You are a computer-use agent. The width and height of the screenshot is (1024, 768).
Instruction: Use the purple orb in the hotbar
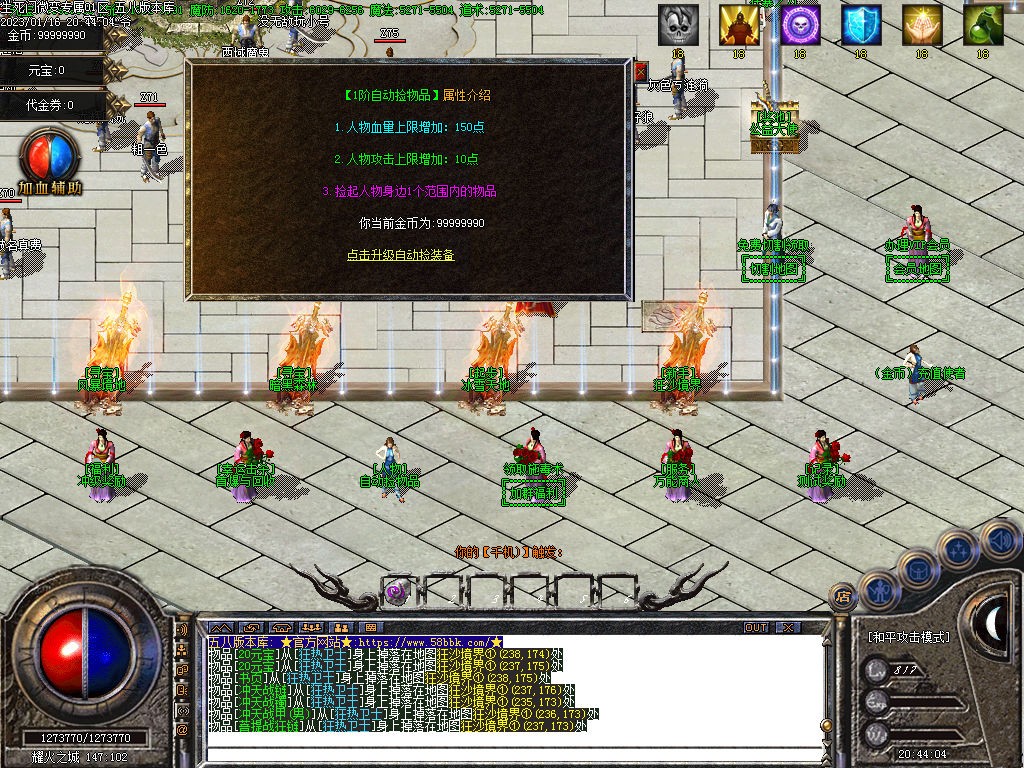pos(397,591)
